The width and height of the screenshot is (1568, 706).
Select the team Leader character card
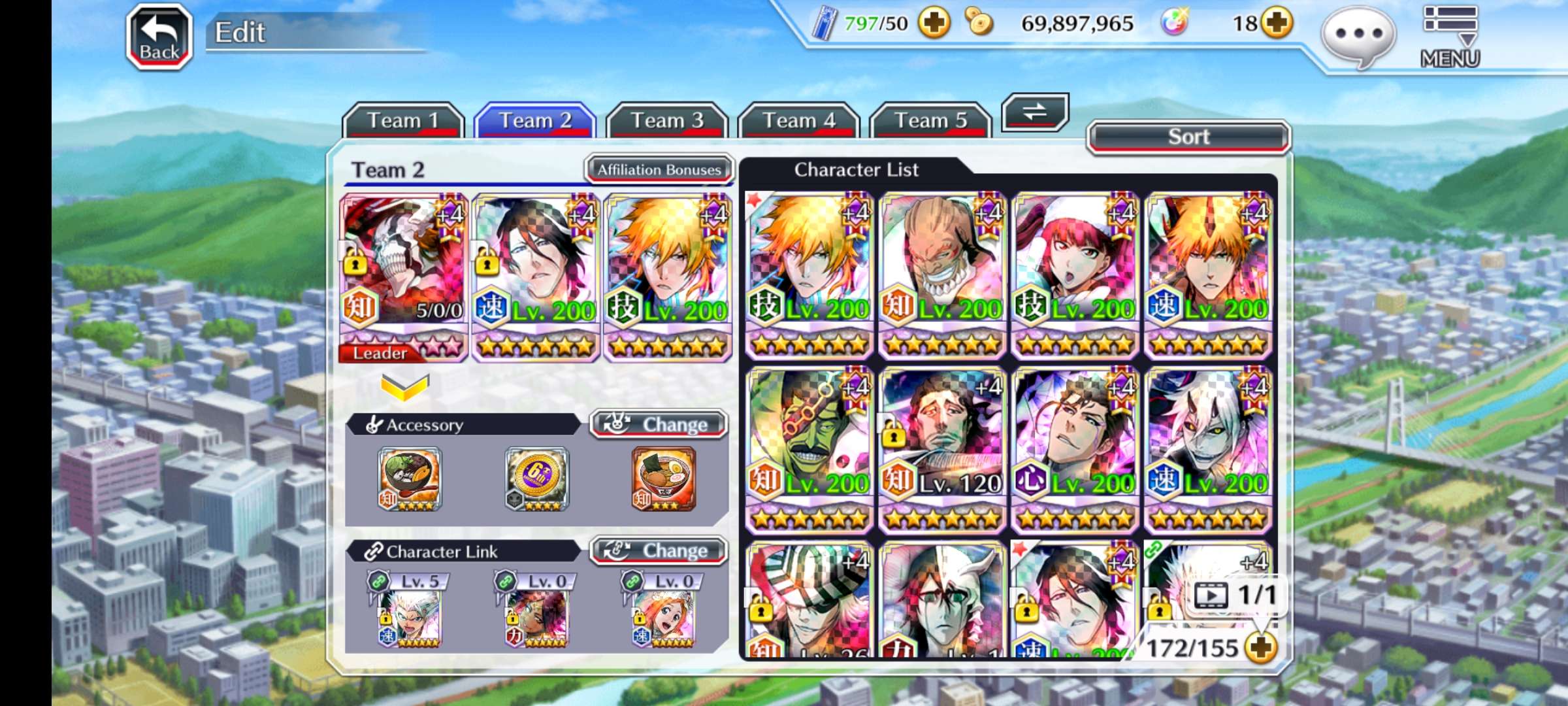(x=404, y=276)
